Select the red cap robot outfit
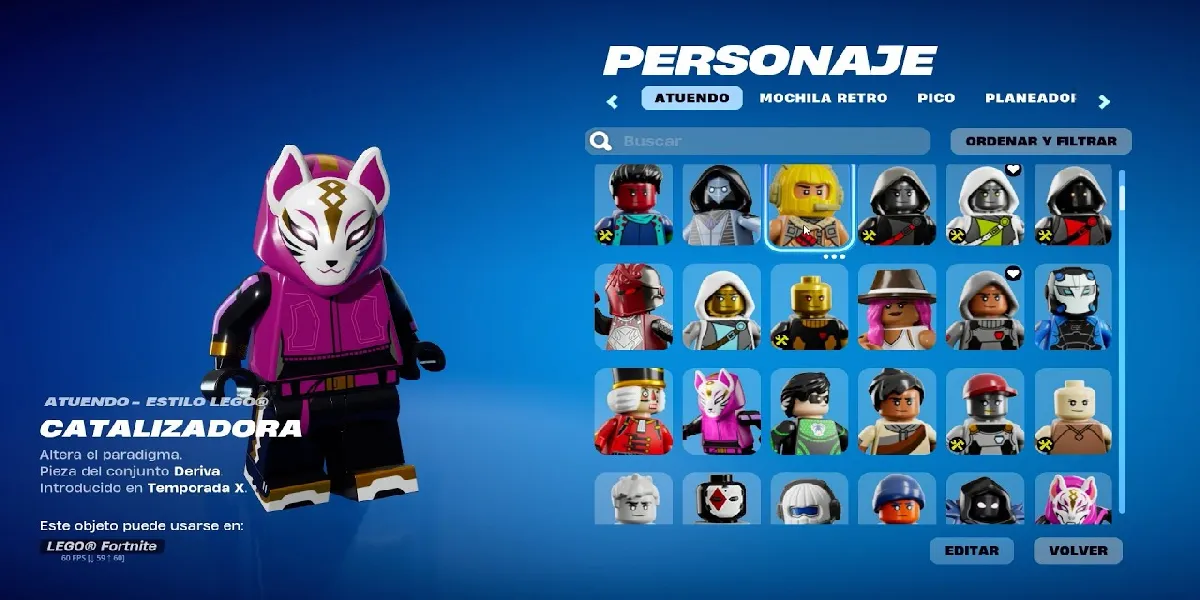This screenshot has width=1200, height=600. [x=985, y=412]
